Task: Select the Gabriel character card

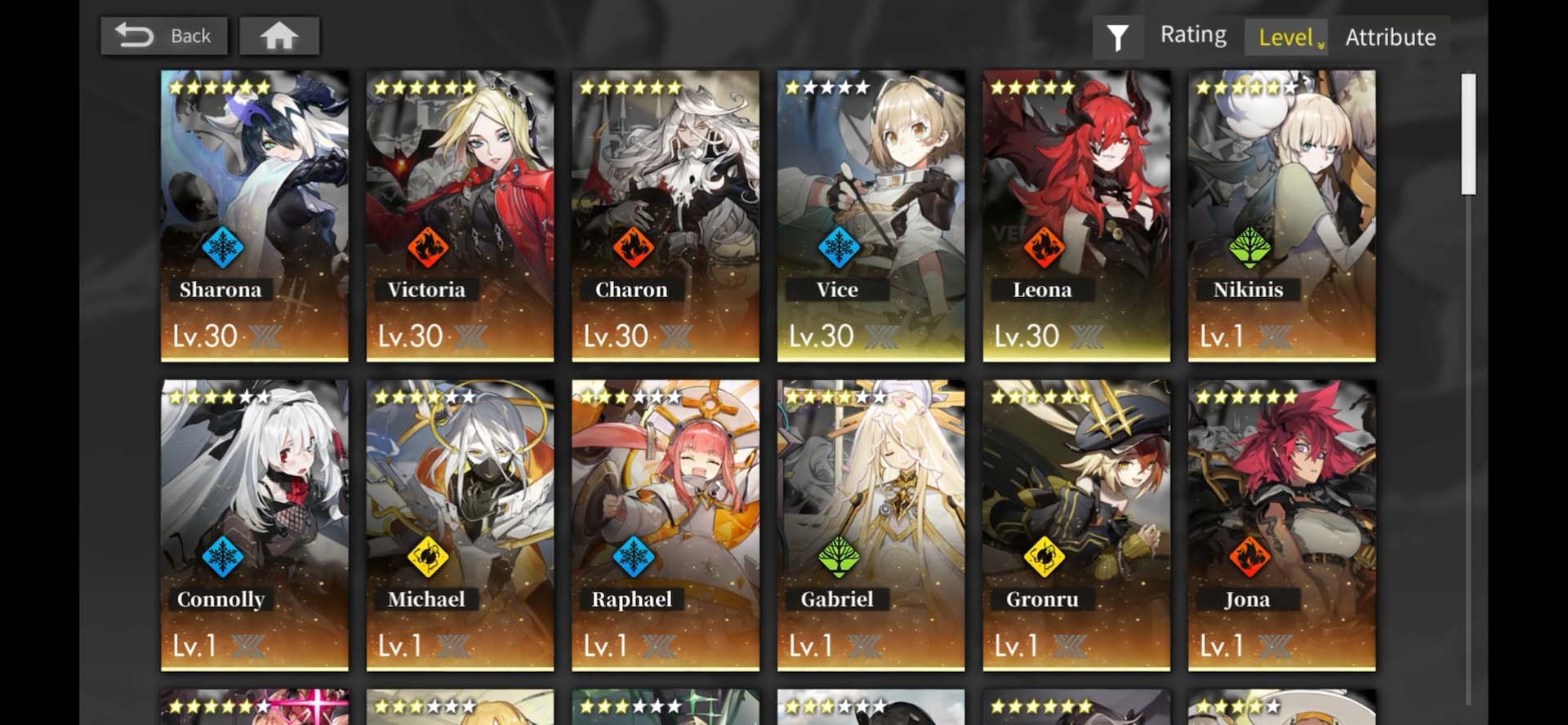Action: [x=871, y=525]
